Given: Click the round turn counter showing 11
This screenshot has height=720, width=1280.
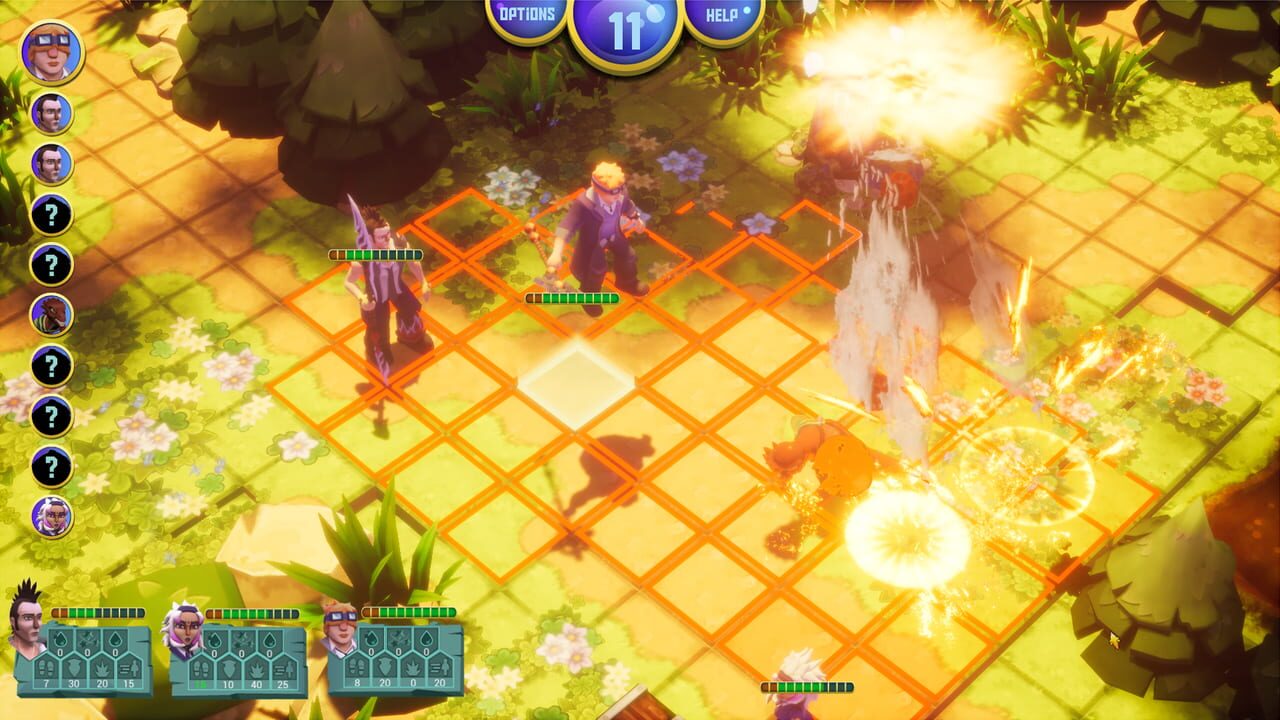Looking at the screenshot, I should (x=626, y=24).
